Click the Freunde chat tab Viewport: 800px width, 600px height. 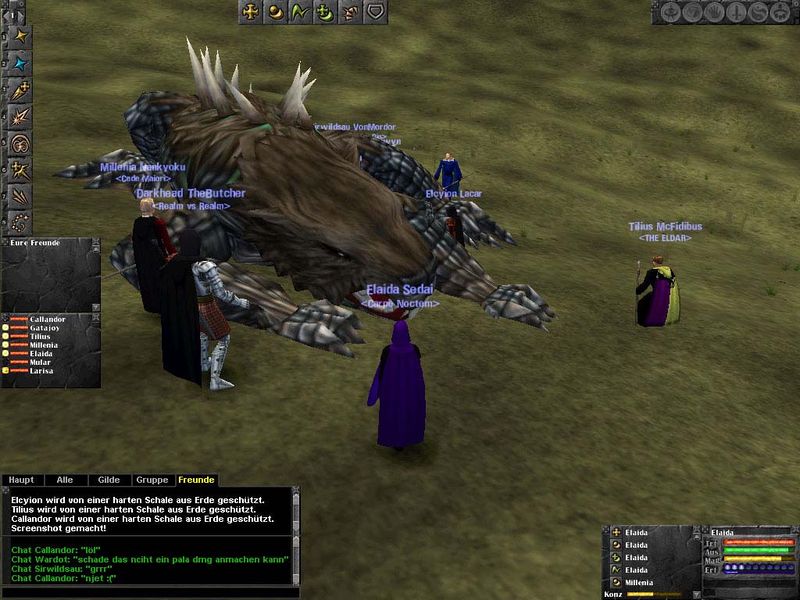196,480
